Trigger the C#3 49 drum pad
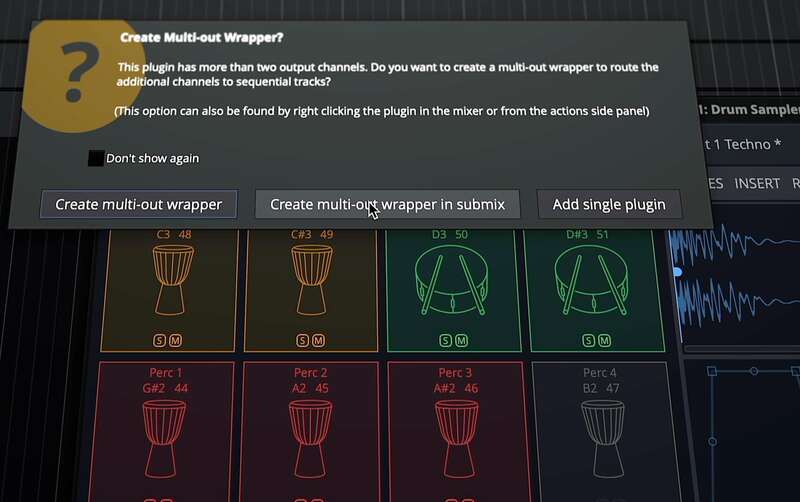 (311, 283)
